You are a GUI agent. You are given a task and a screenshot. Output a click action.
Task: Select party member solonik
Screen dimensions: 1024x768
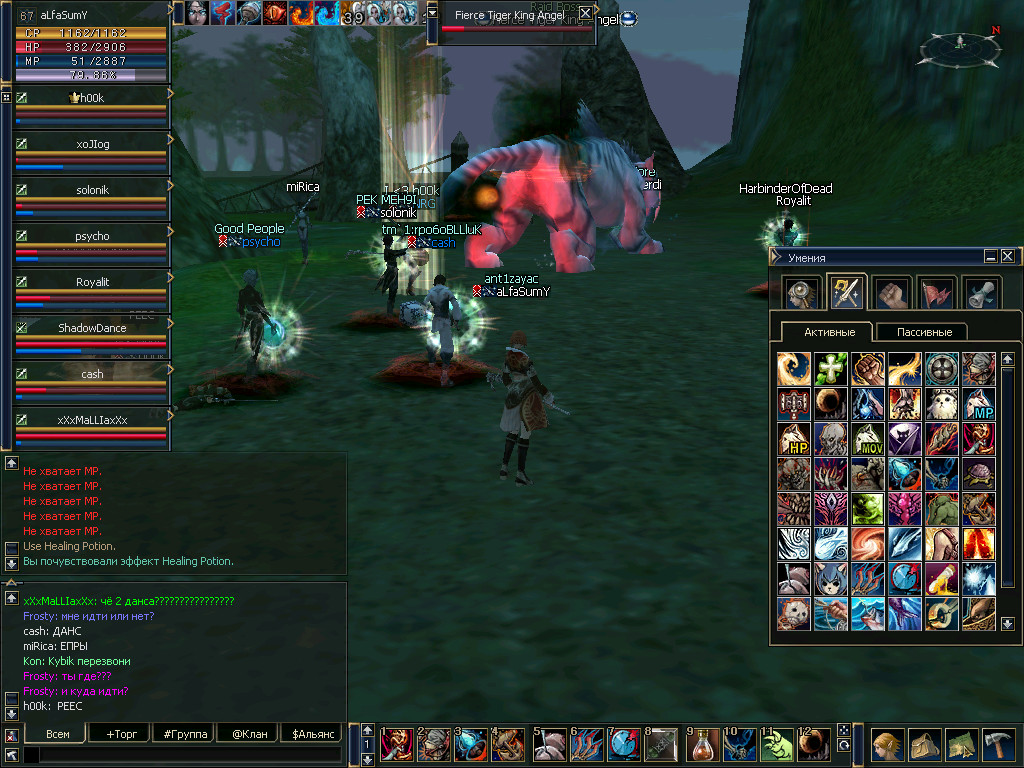point(92,190)
